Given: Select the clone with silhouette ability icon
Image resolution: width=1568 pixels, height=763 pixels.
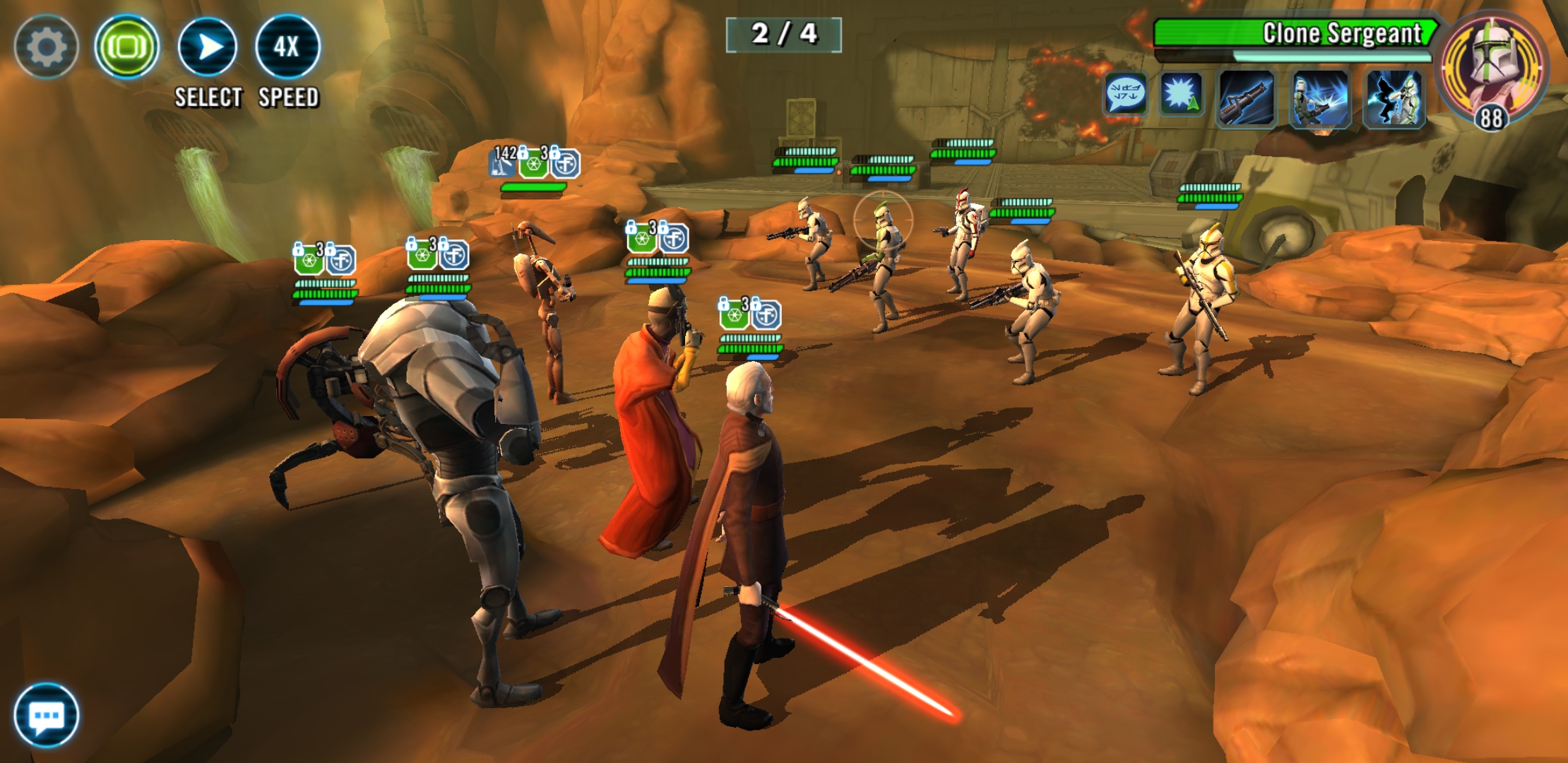Looking at the screenshot, I should [x=1394, y=99].
